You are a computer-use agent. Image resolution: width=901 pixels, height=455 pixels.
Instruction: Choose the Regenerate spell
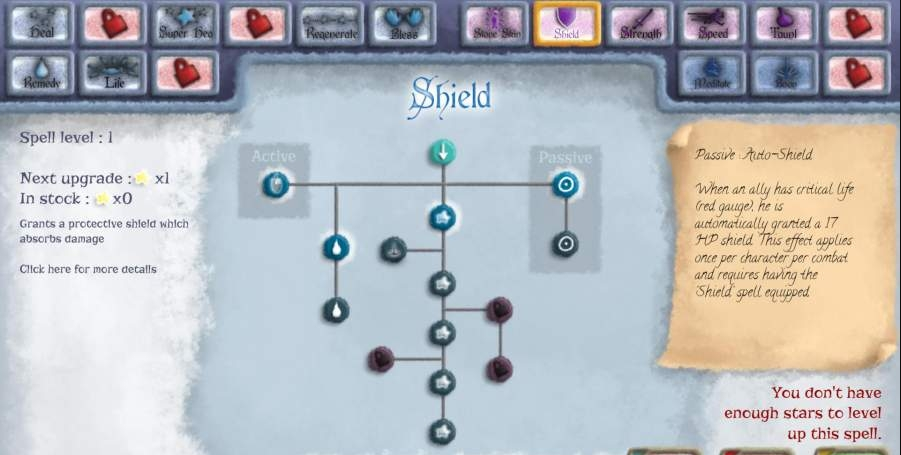coord(331,24)
